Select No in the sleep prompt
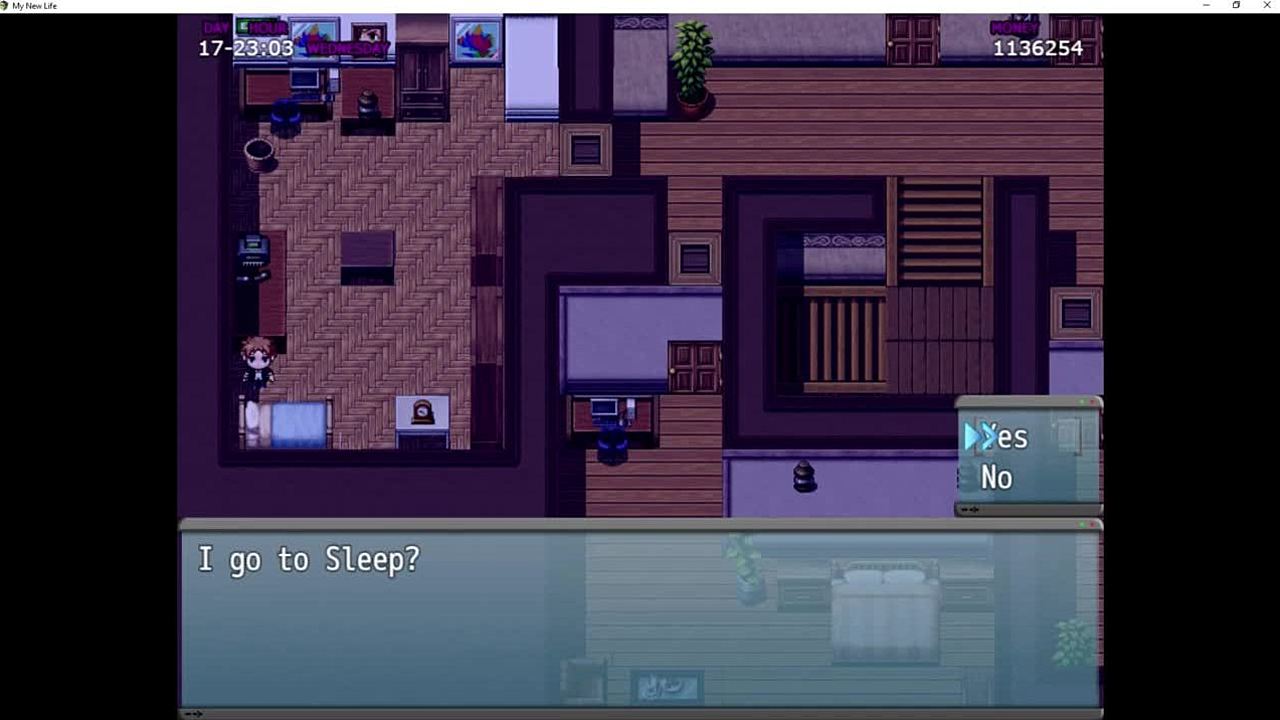Image resolution: width=1280 pixels, height=720 pixels. [996, 478]
